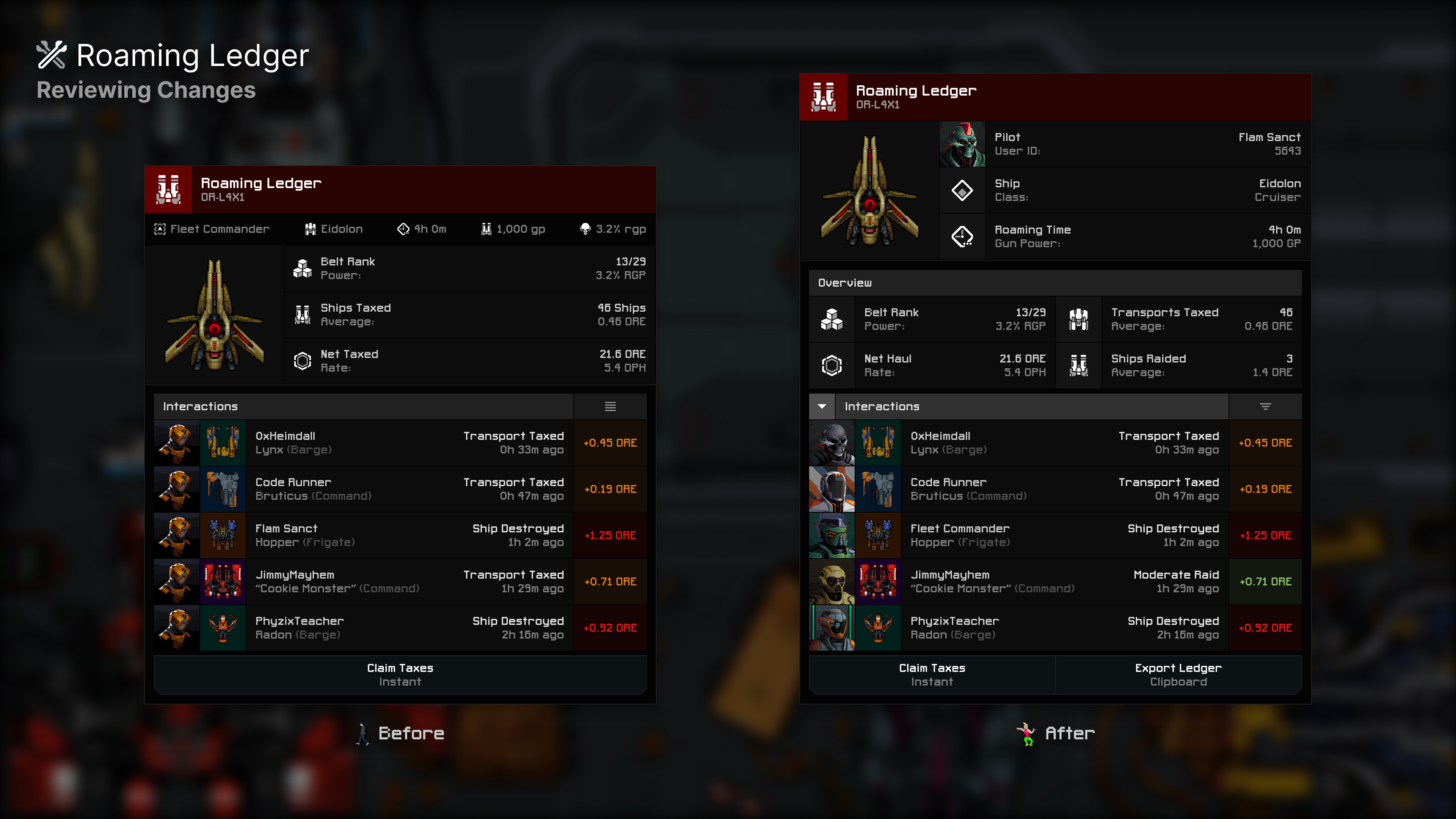Open the Interactions list menu in Before panel
Viewport: 1456px width, 819px height.
point(610,406)
